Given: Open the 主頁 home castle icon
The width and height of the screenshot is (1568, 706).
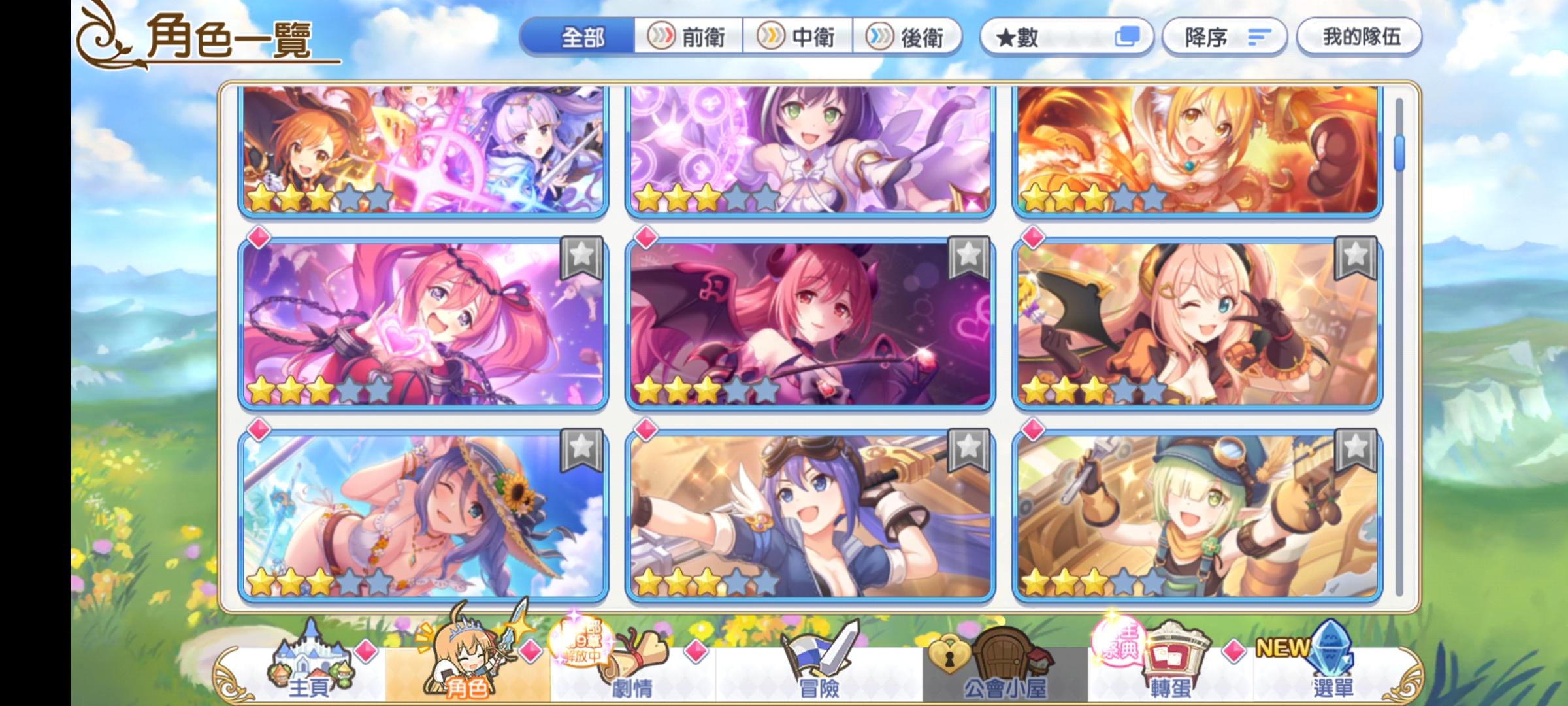Looking at the screenshot, I should (314, 662).
